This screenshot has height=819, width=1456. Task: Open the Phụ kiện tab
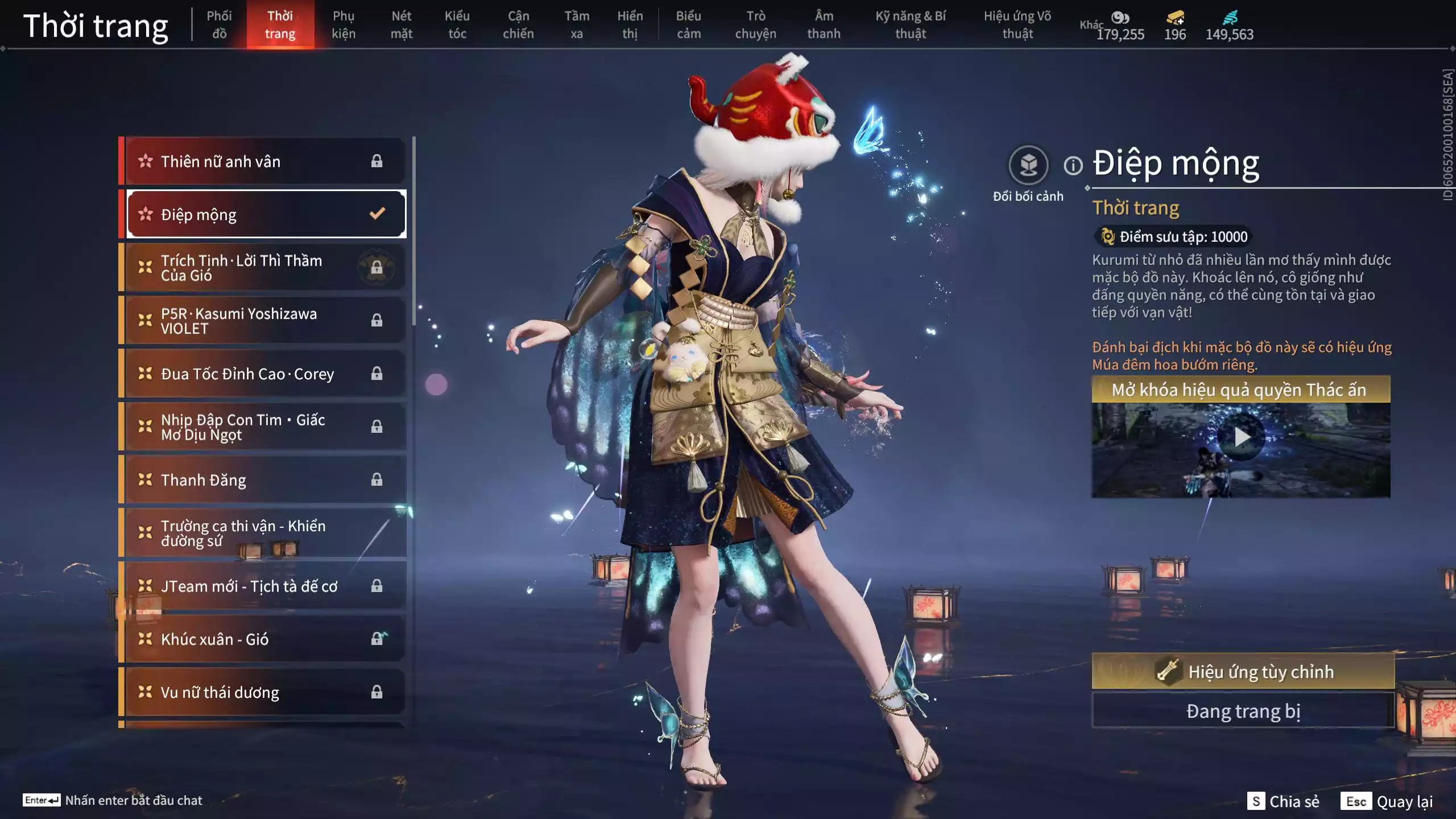344,25
